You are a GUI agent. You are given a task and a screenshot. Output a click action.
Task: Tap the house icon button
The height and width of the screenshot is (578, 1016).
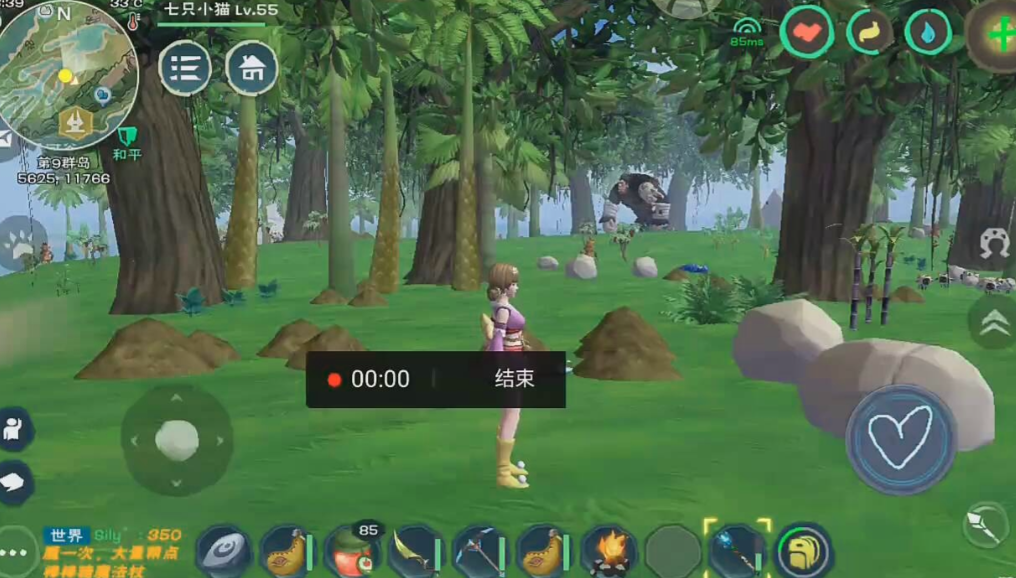252,68
